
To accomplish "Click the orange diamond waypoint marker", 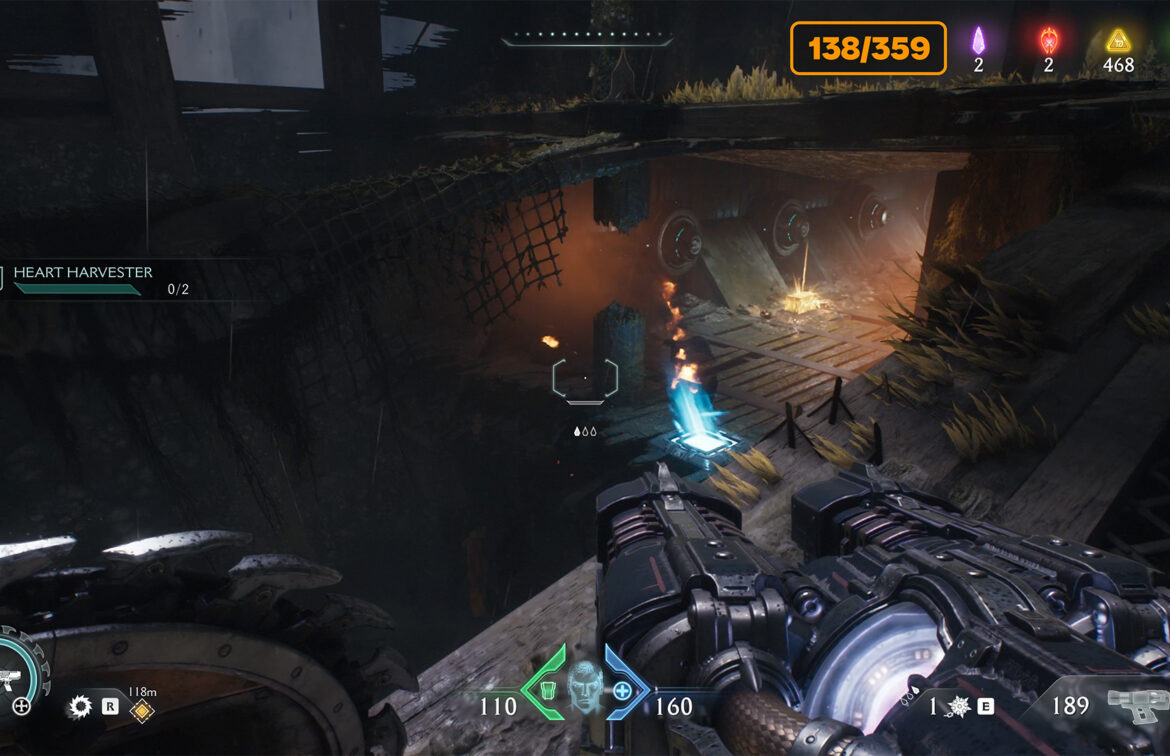I will coord(143,711).
